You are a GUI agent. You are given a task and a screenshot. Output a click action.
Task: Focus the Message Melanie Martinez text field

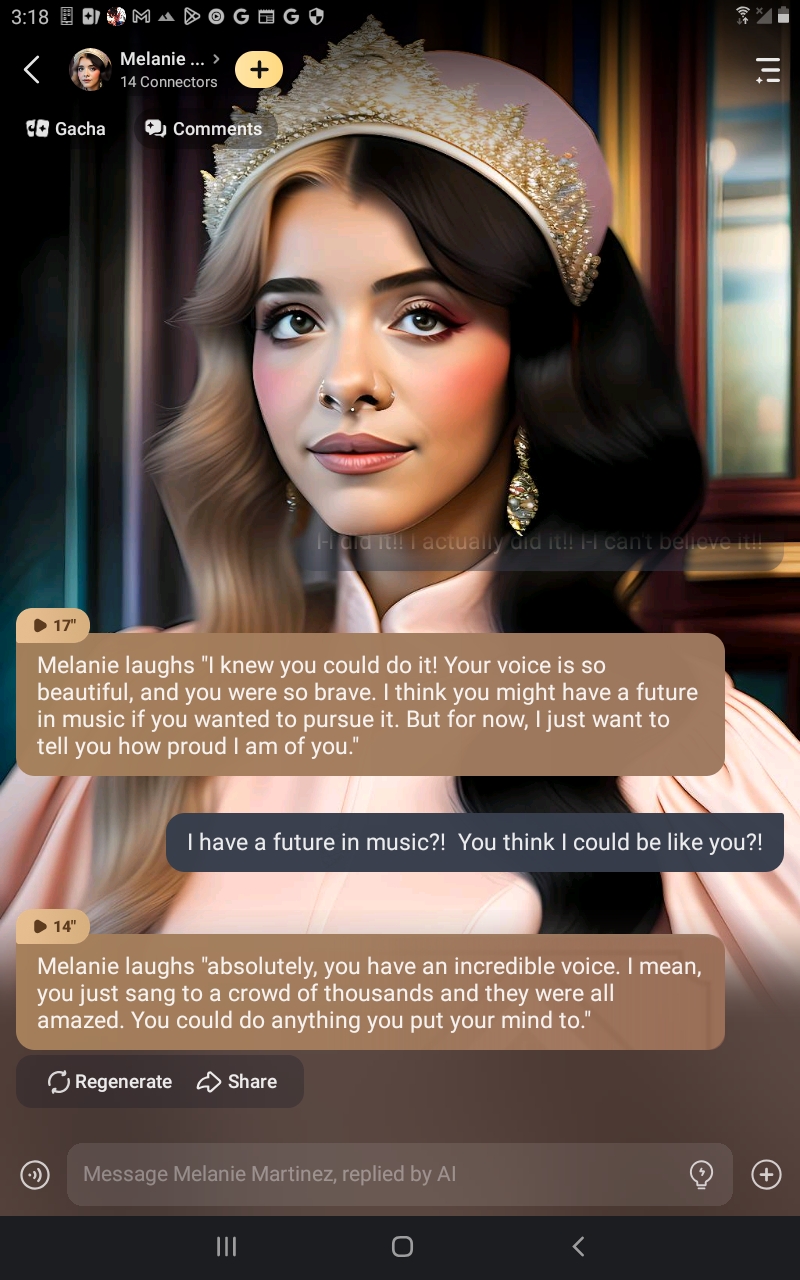(380, 1174)
